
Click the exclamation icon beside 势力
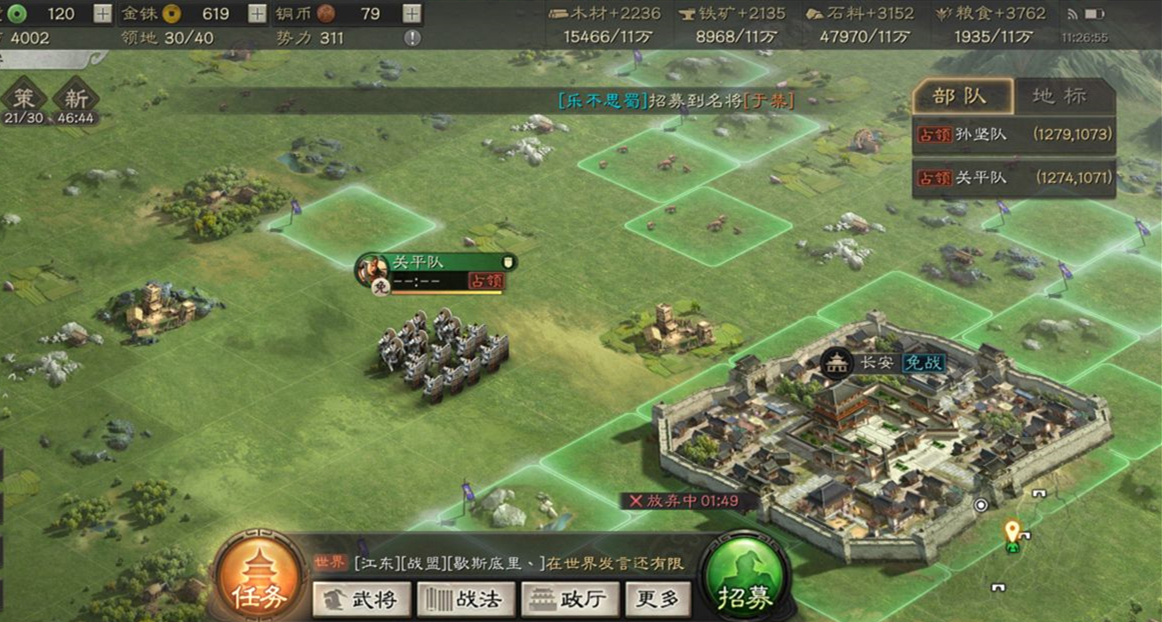pyautogui.click(x=412, y=38)
